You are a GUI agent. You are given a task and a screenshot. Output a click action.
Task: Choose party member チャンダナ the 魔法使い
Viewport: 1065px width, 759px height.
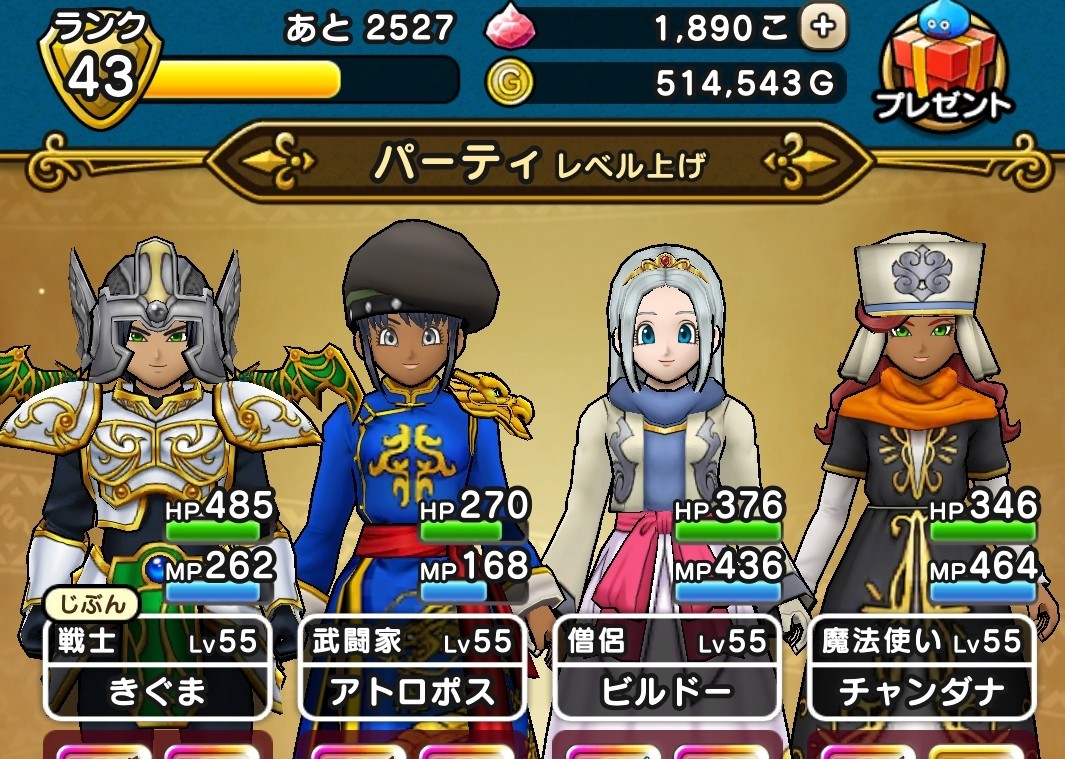coord(922,668)
